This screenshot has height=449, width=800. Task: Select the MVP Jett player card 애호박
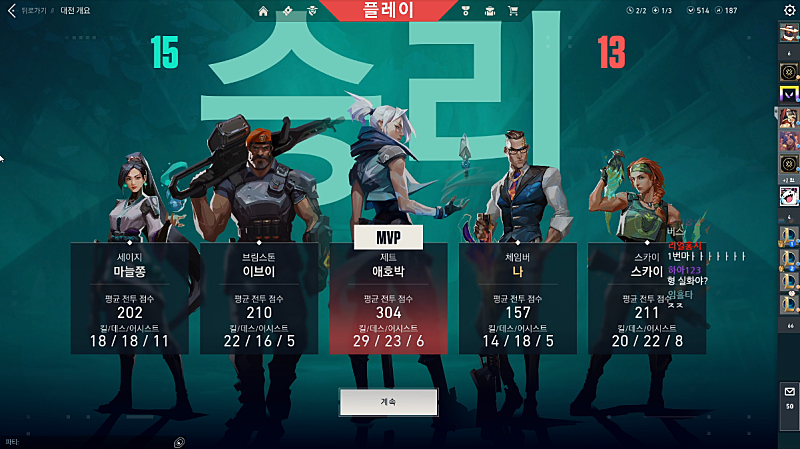tap(388, 298)
